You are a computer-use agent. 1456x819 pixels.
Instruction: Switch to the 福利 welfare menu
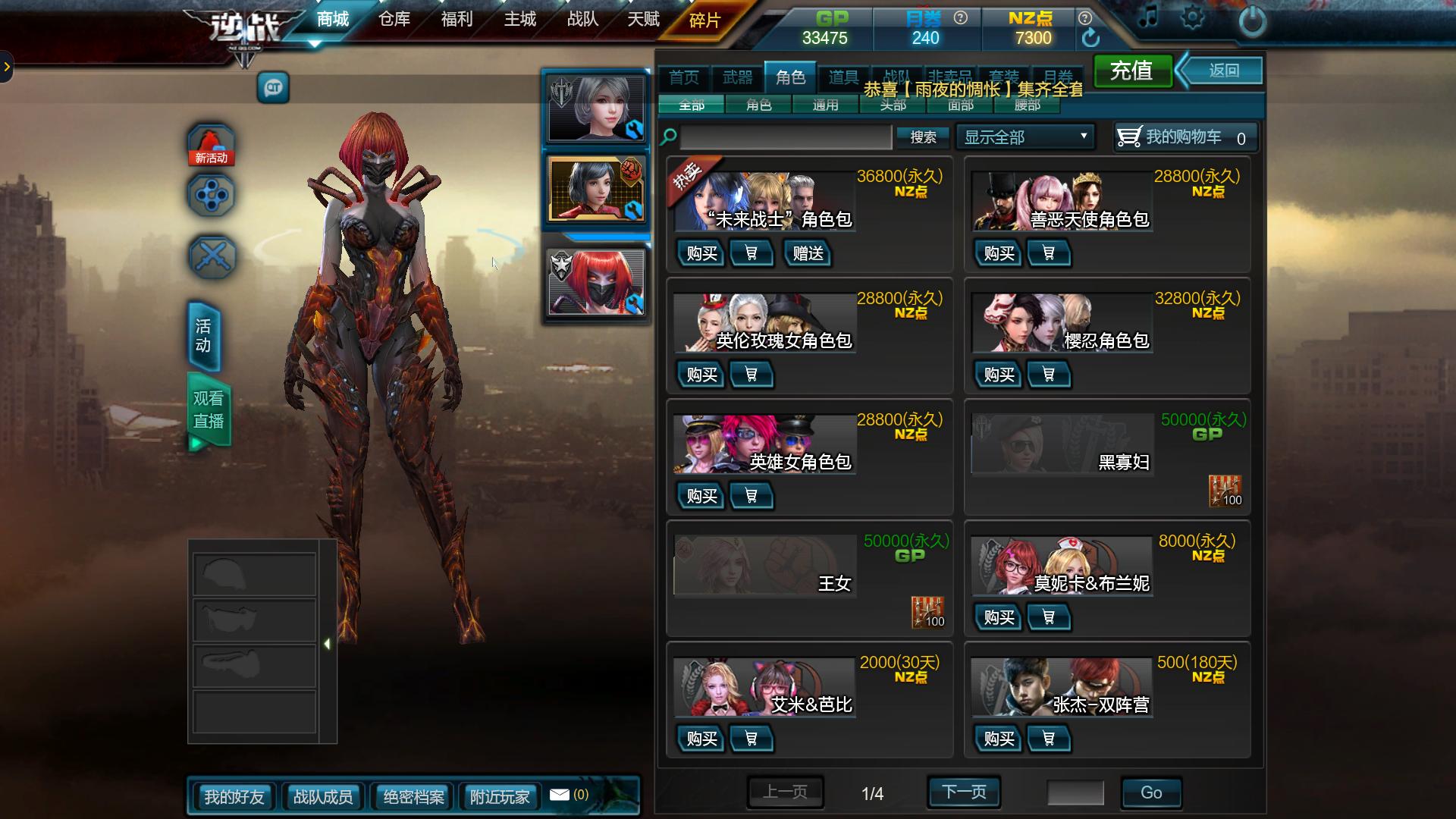(457, 20)
